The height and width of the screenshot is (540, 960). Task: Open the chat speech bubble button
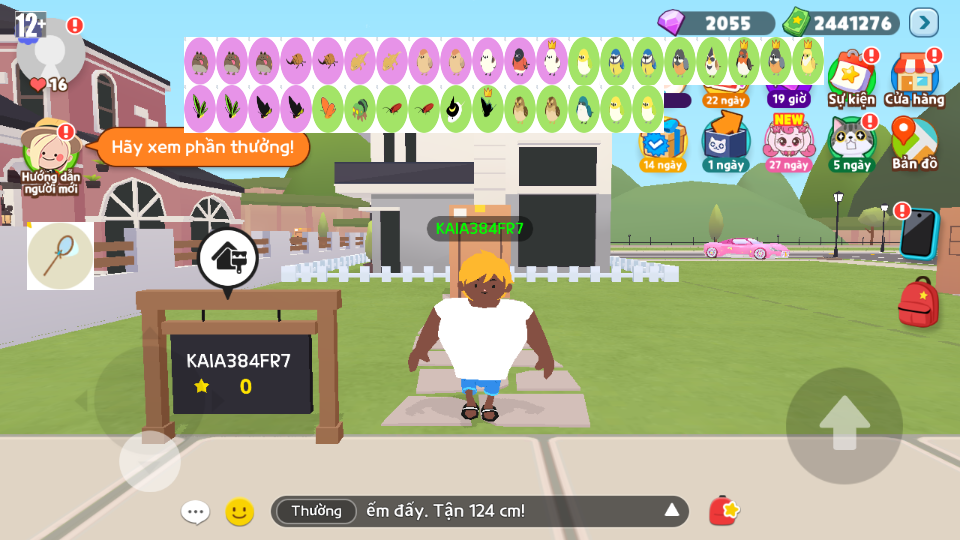[195, 512]
